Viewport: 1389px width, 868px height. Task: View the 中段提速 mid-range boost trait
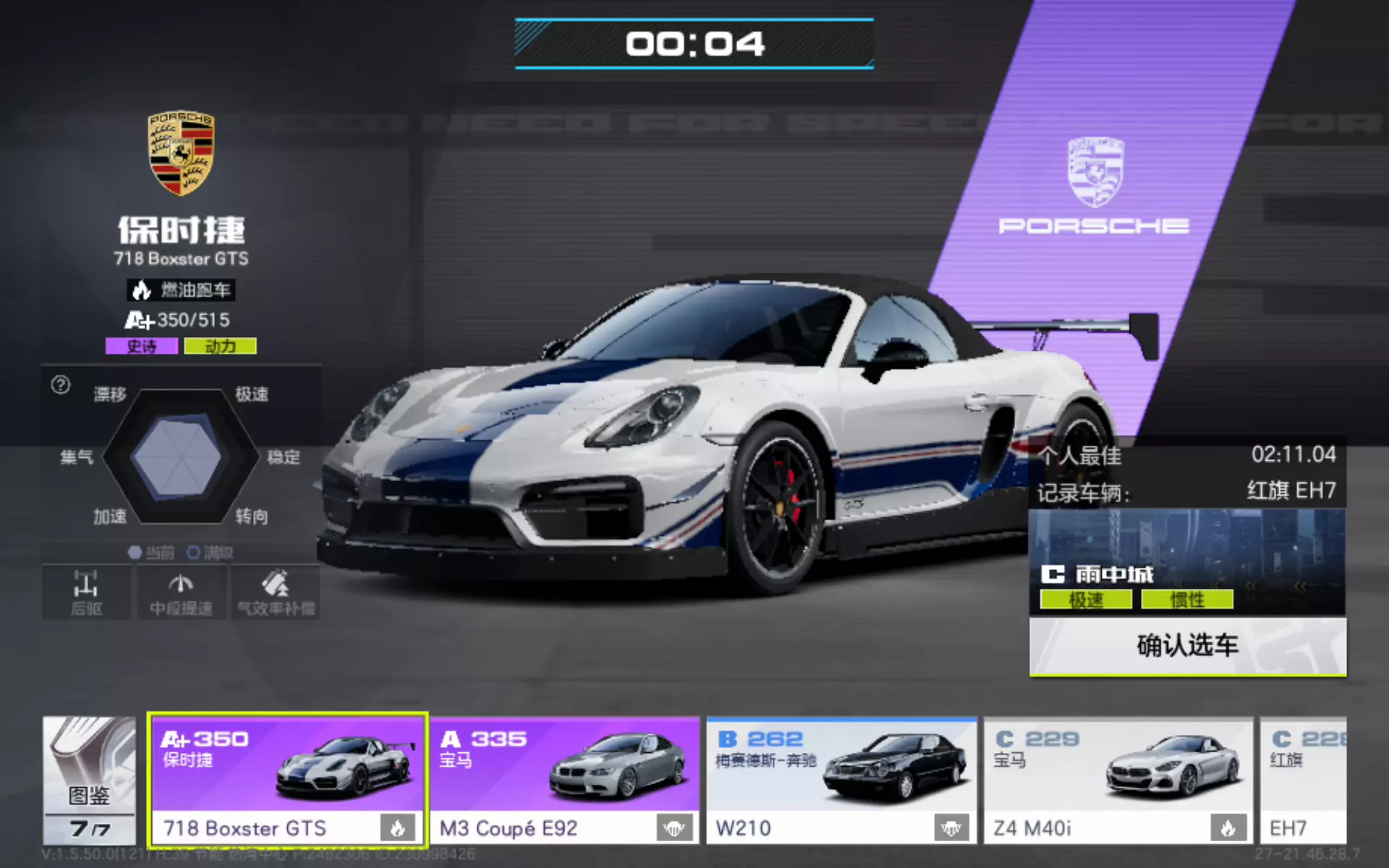tap(181, 592)
